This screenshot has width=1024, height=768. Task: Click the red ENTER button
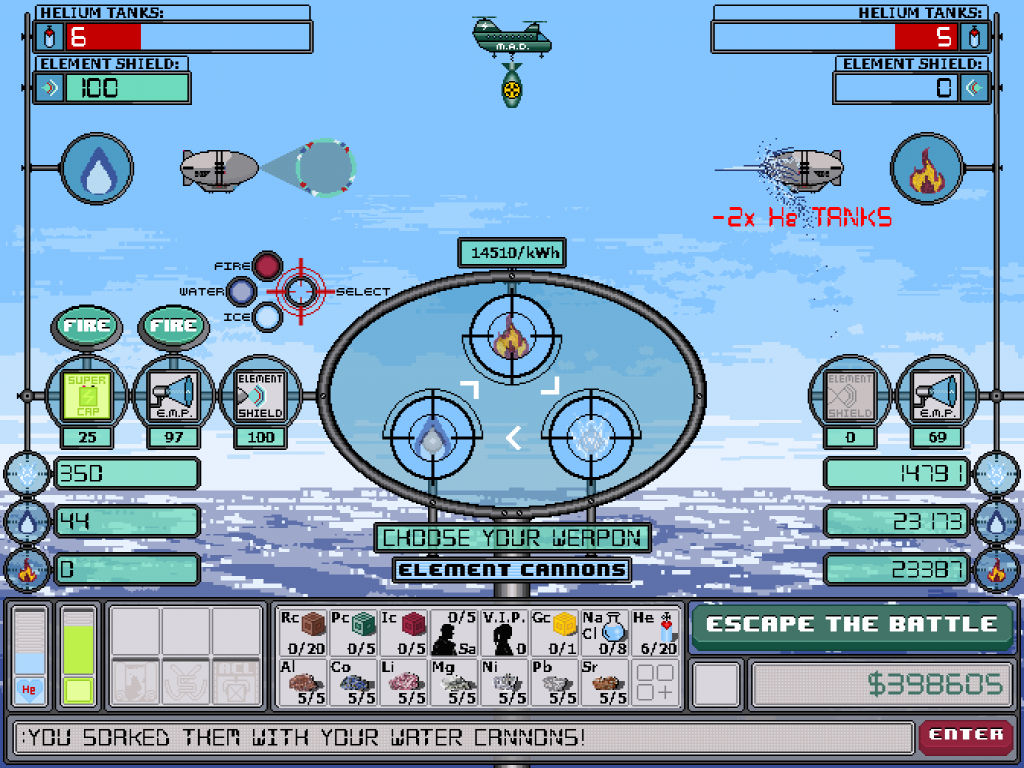pos(965,735)
